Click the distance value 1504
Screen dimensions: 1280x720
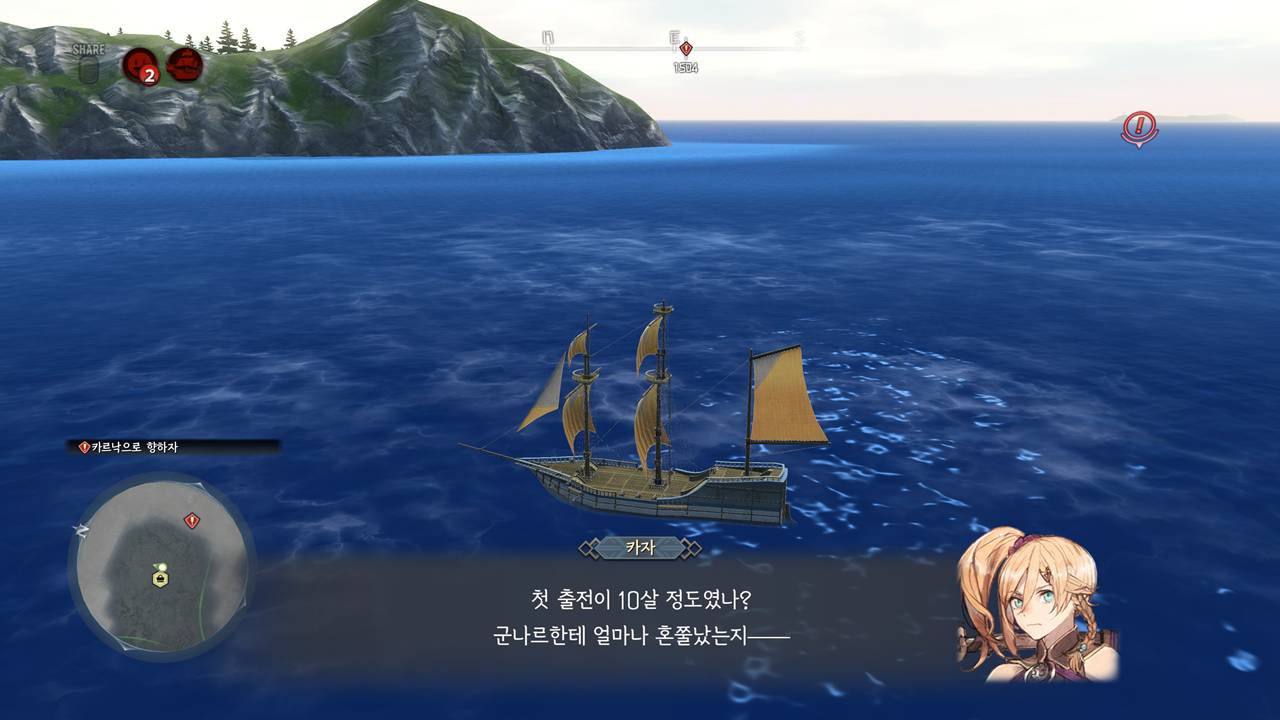click(686, 68)
